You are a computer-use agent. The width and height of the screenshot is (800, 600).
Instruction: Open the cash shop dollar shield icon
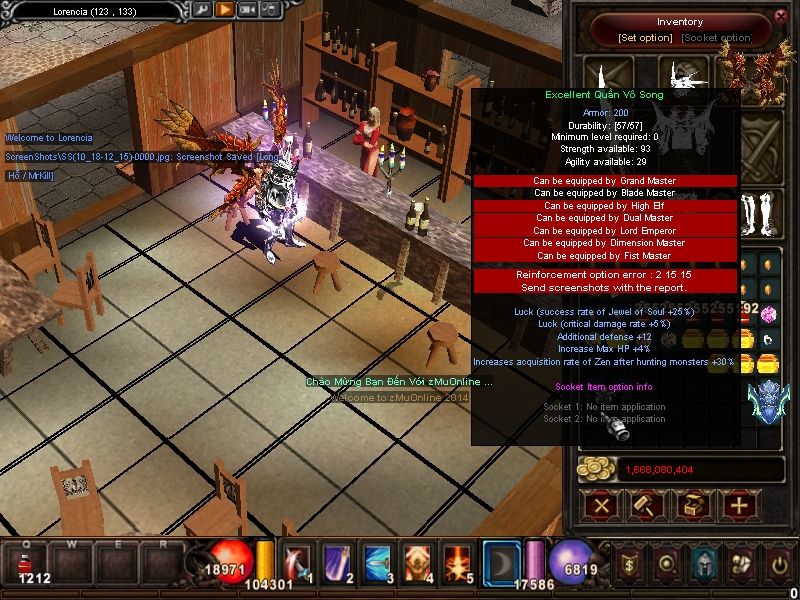point(630,565)
